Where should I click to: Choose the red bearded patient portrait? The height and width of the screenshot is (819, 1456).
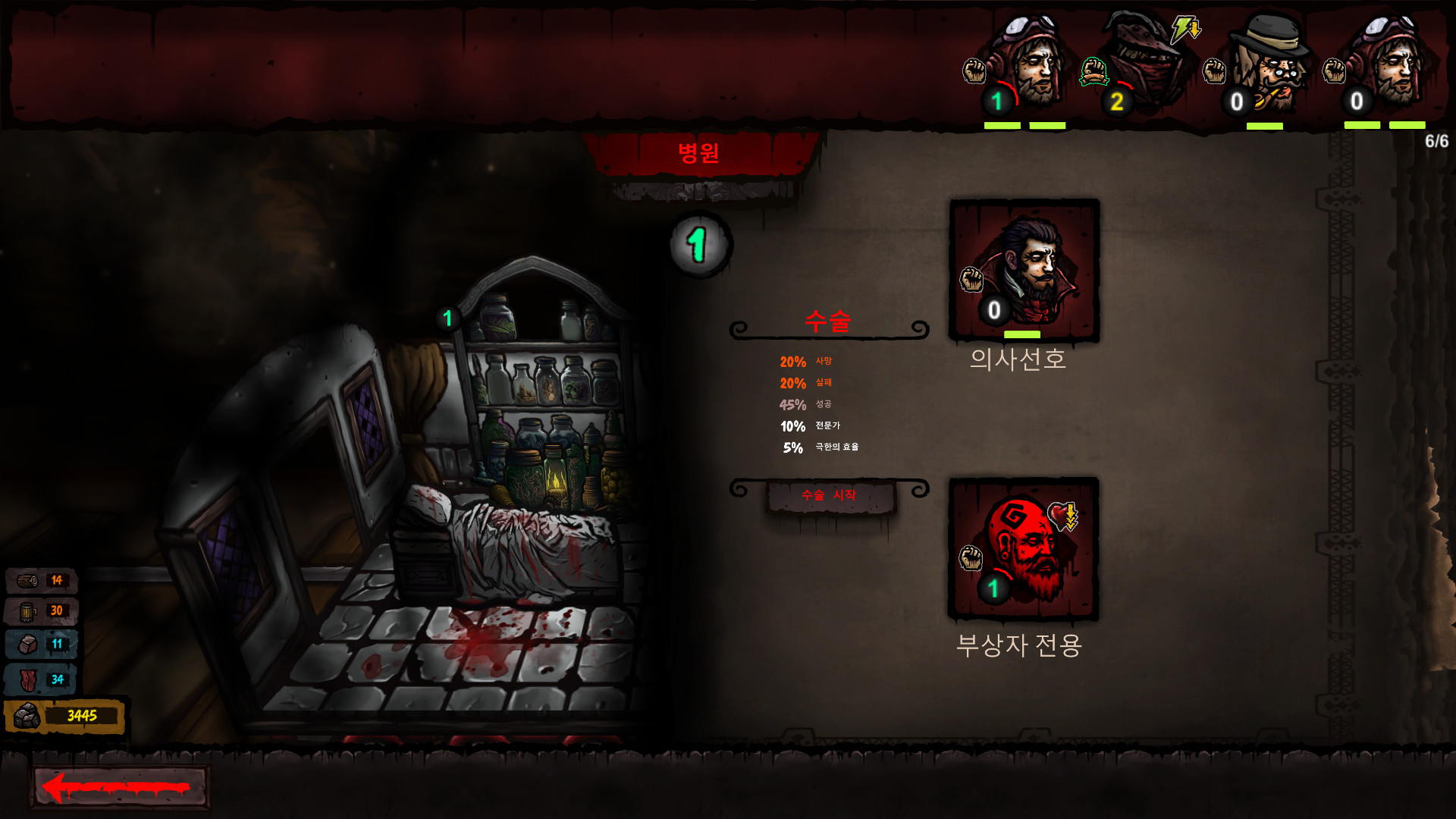click(x=1024, y=548)
